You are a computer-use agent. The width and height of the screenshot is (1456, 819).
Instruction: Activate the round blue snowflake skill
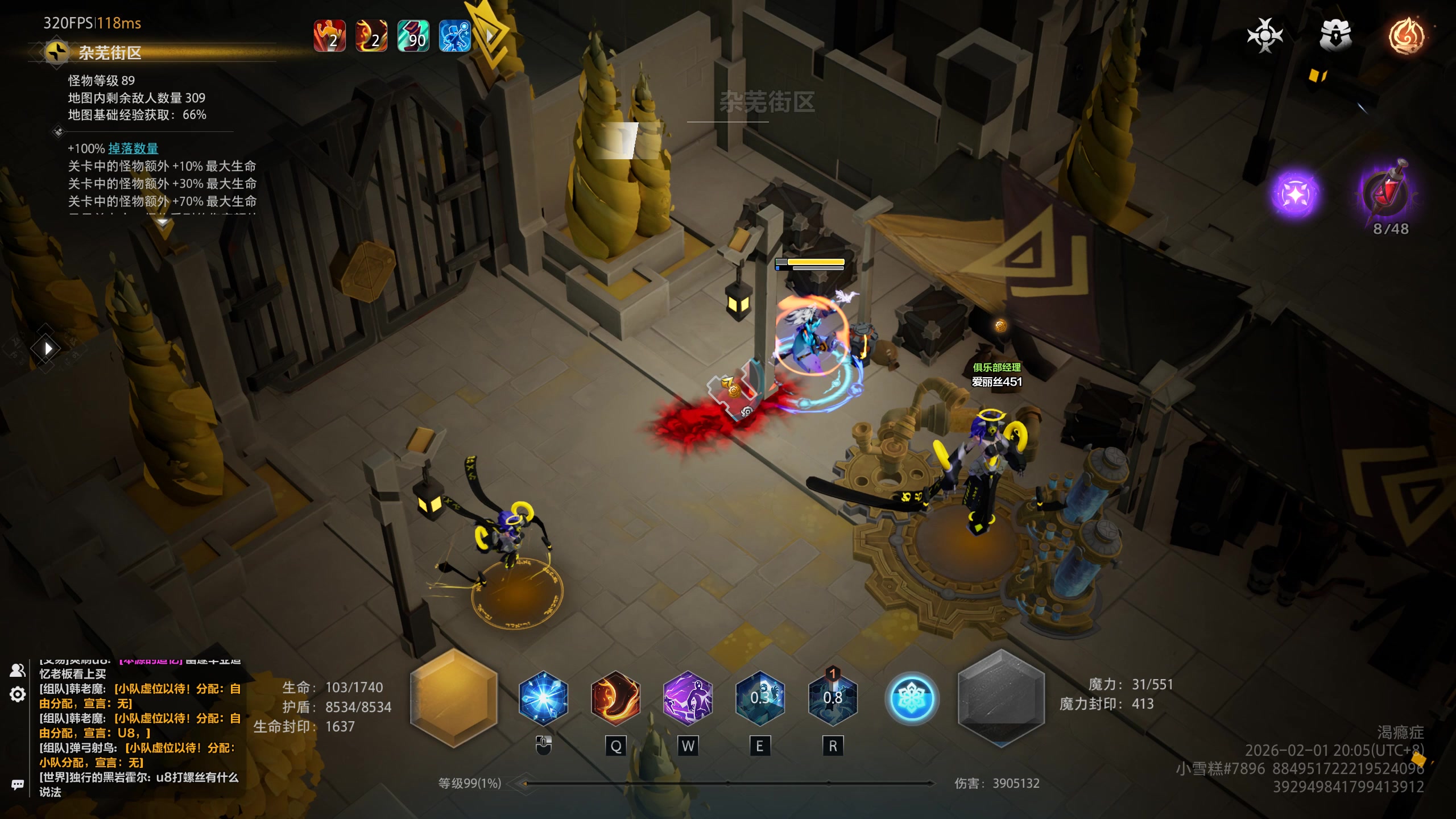tap(911, 698)
